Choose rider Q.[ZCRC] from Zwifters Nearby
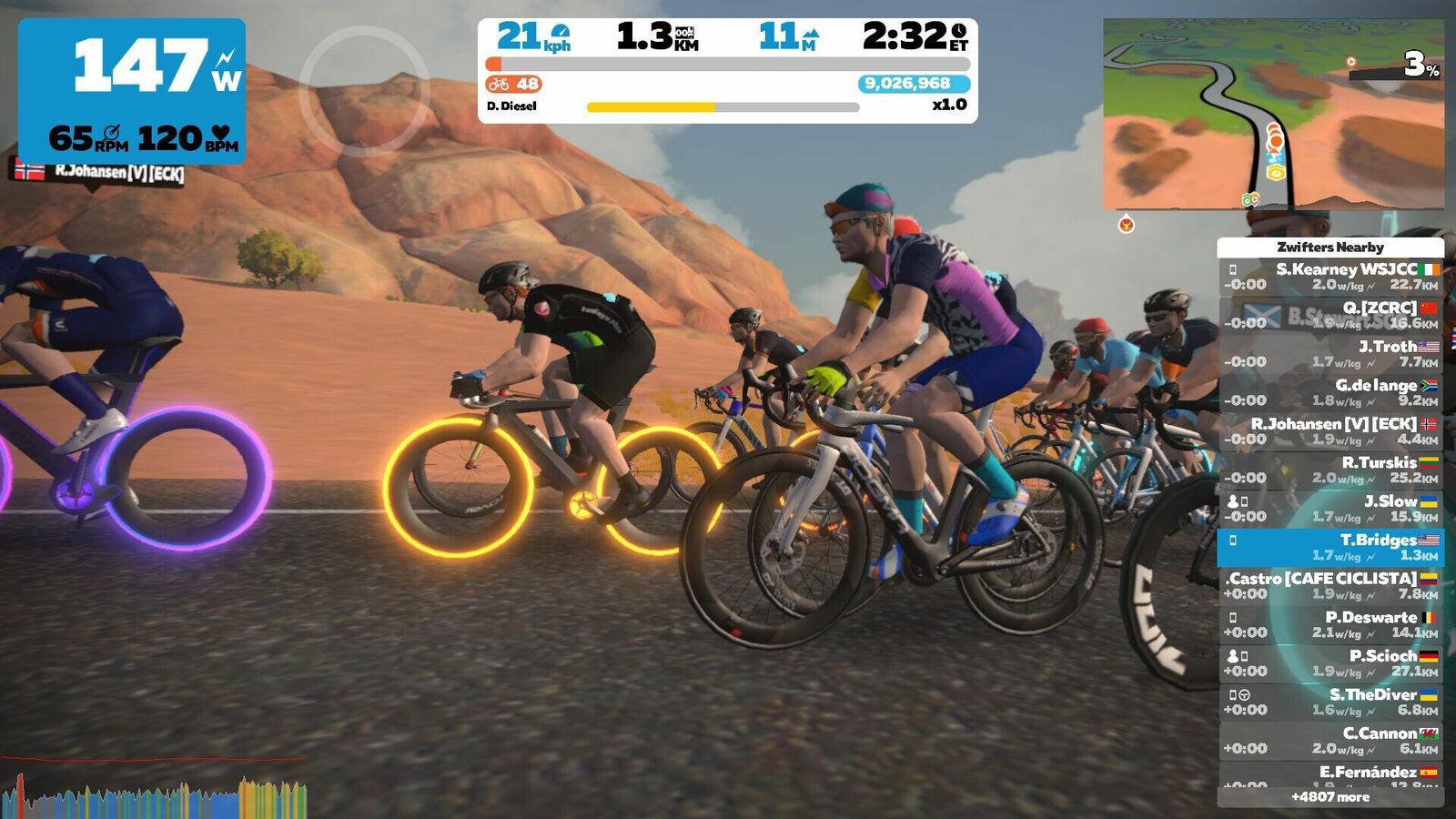Viewport: 1456px width, 819px height. click(x=1330, y=315)
